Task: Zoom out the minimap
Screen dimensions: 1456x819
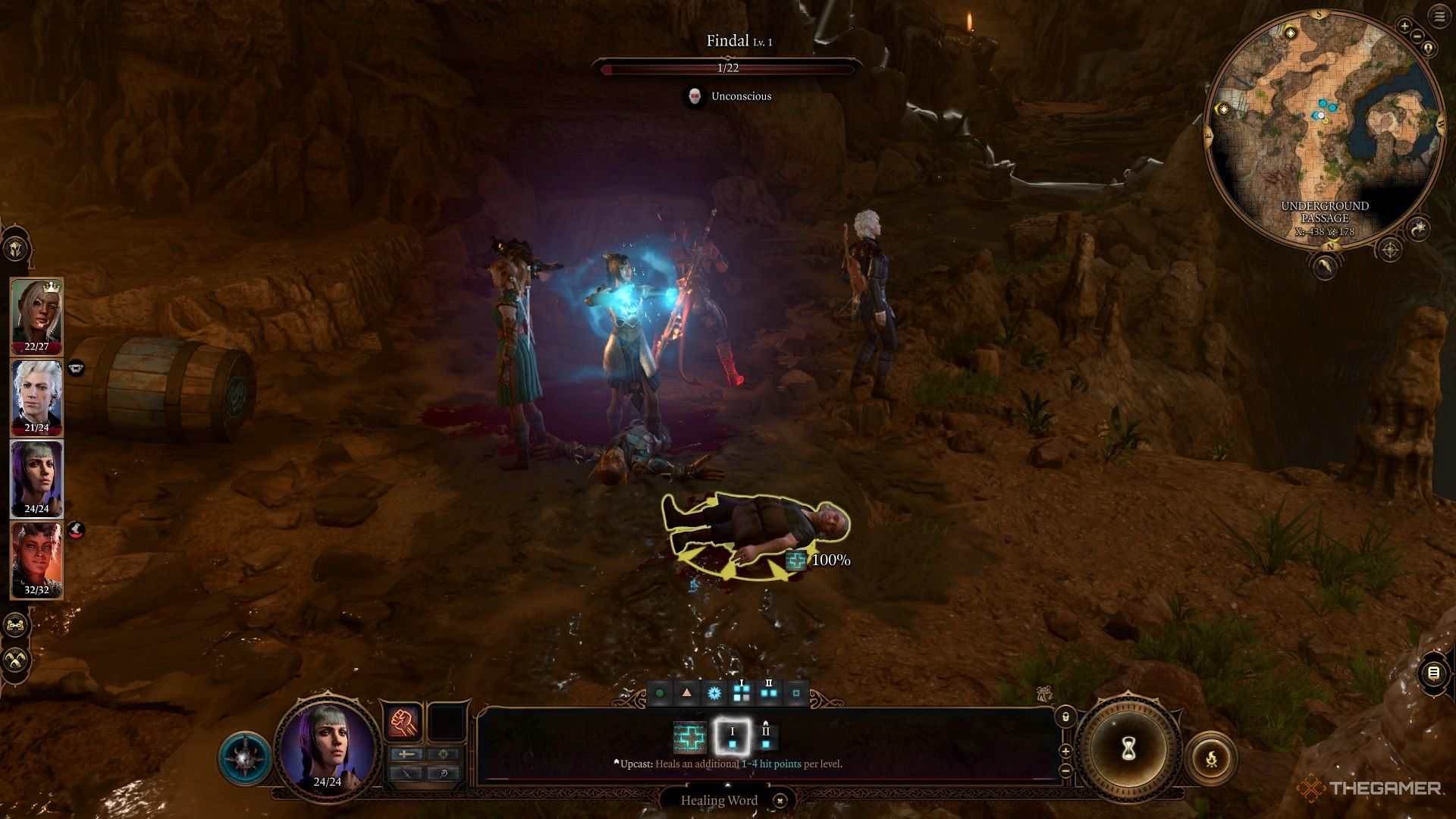Action: (x=1416, y=38)
